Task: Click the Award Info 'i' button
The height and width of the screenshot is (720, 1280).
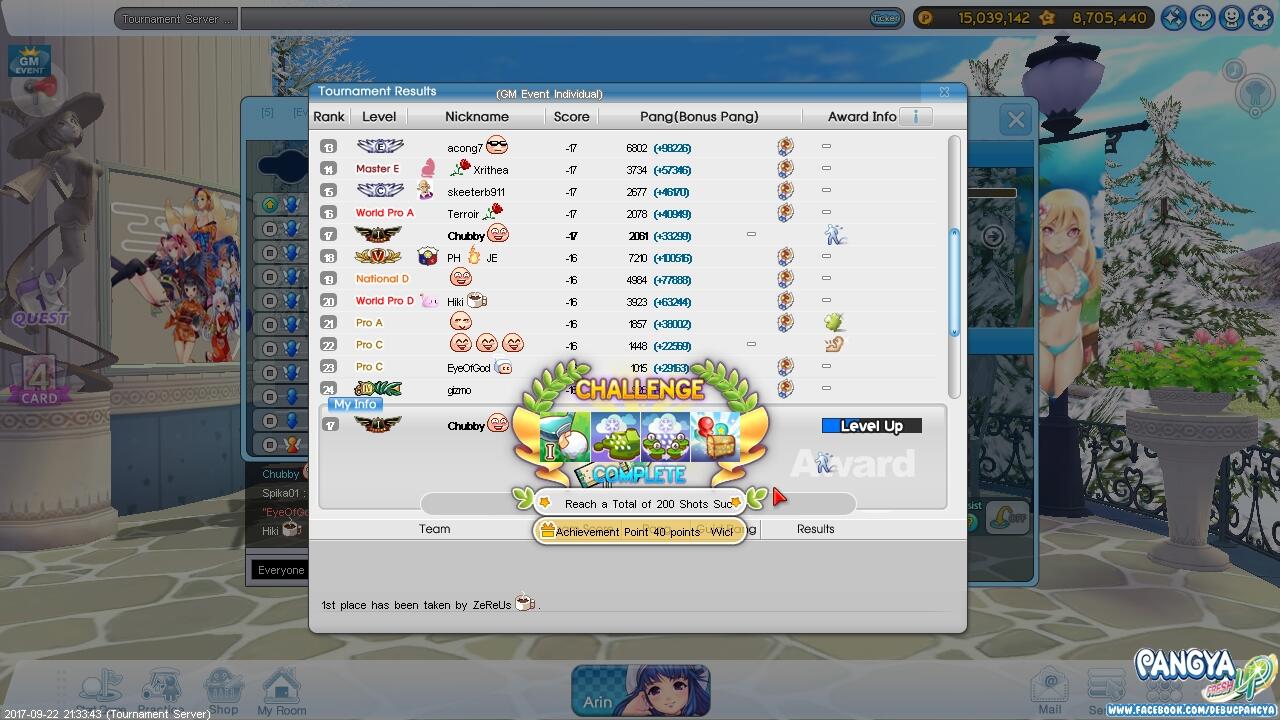Action: [915, 117]
